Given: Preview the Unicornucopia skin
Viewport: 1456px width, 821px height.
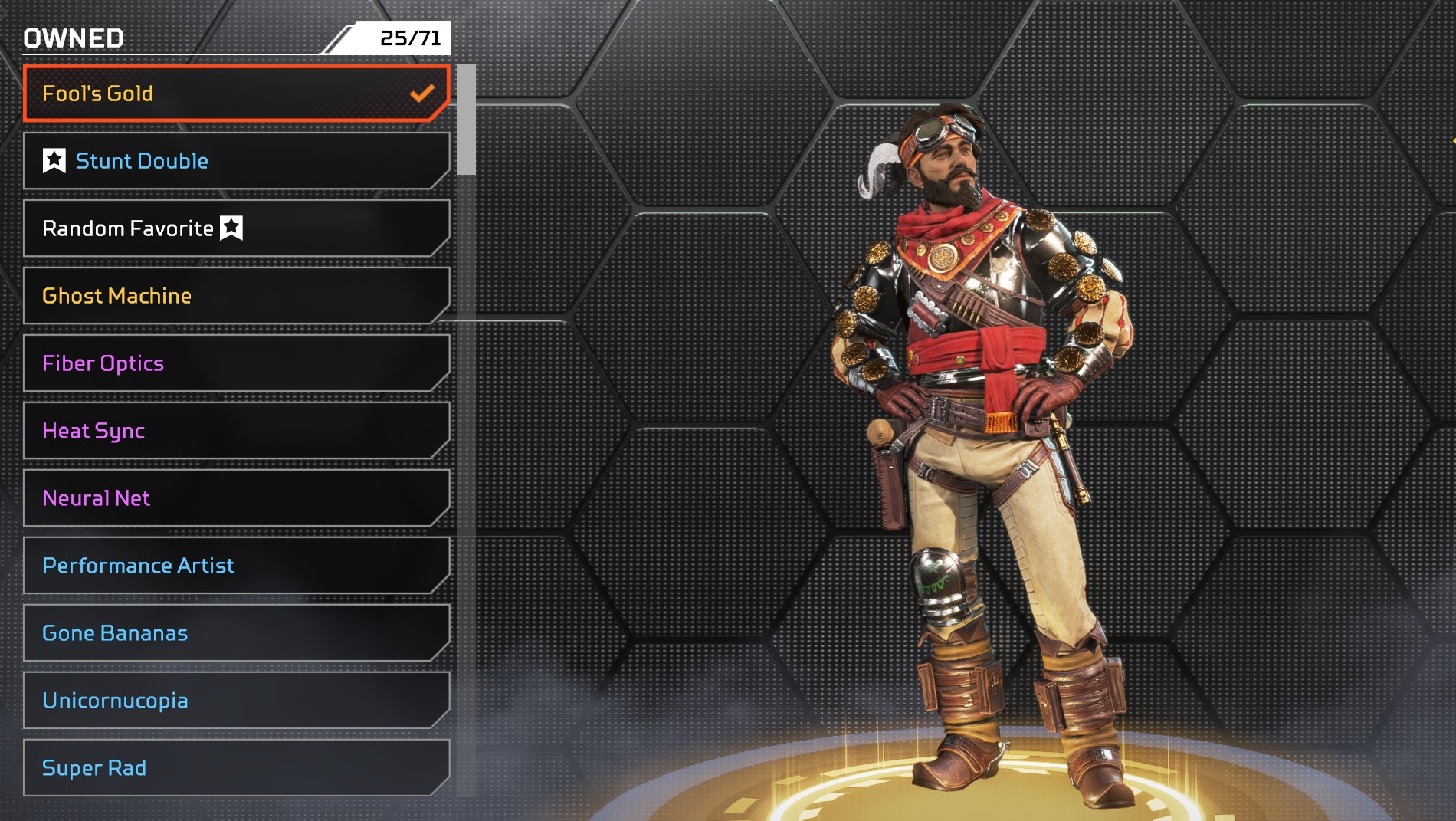Looking at the screenshot, I should pyautogui.click(x=236, y=701).
